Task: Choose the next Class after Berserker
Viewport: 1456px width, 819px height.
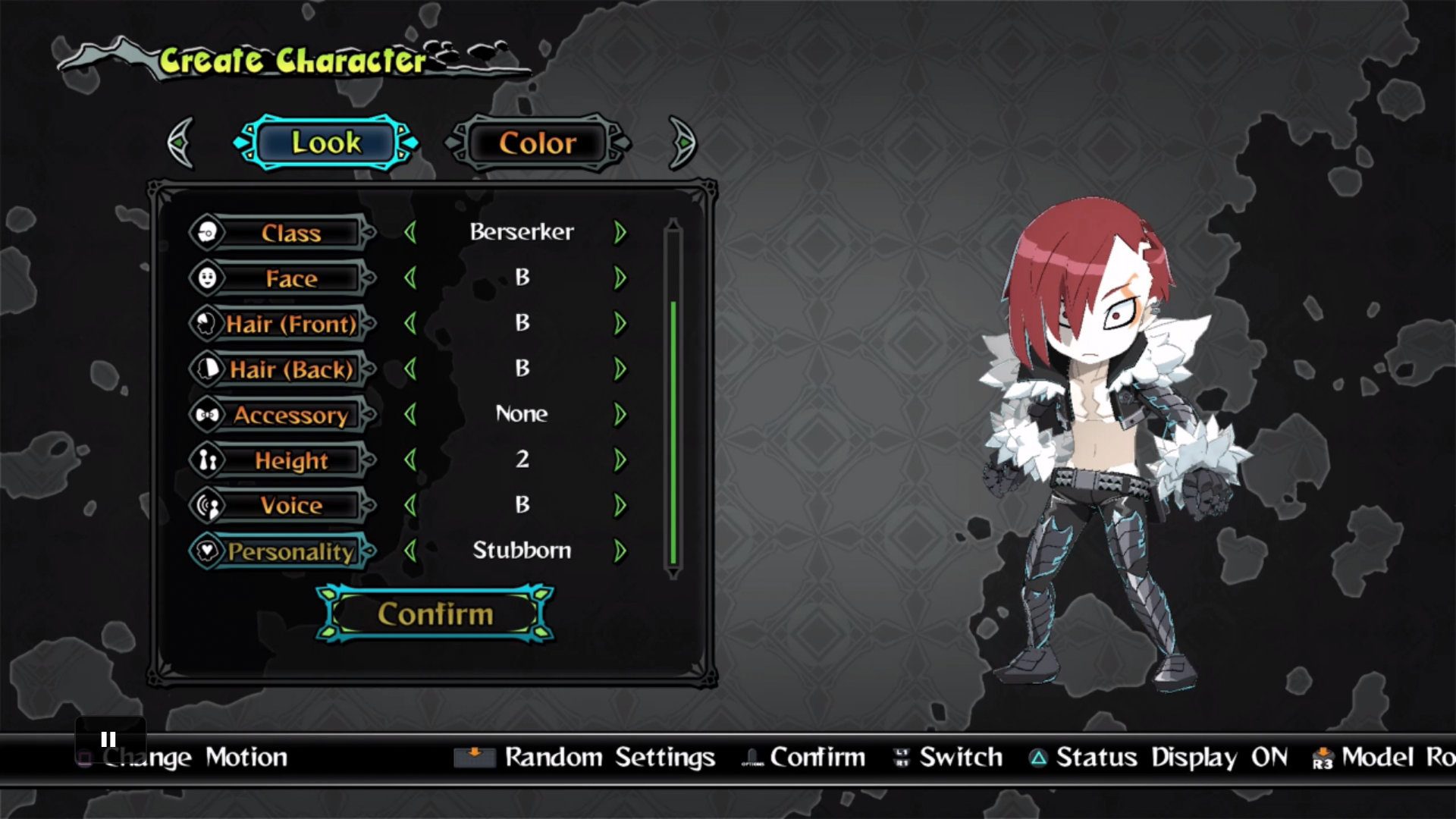Action: point(620,232)
